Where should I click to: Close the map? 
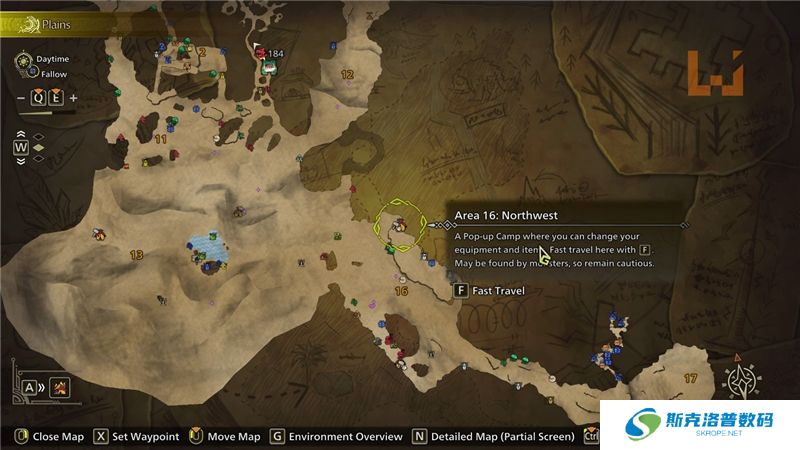coord(50,437)
